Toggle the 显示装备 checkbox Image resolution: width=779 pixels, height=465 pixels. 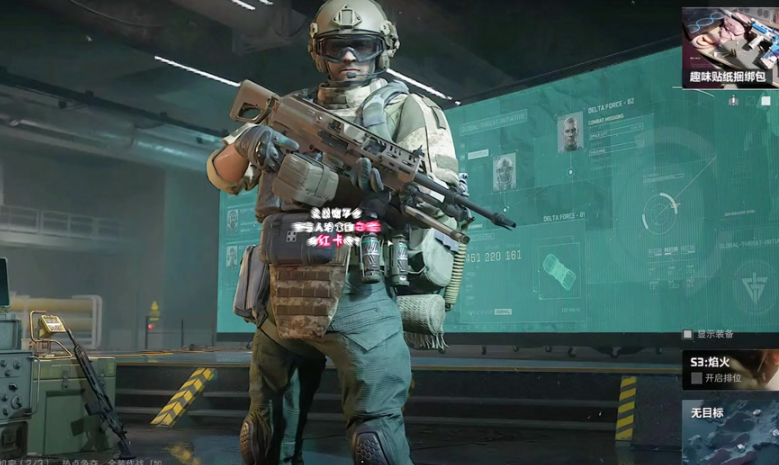pos(689,334)
